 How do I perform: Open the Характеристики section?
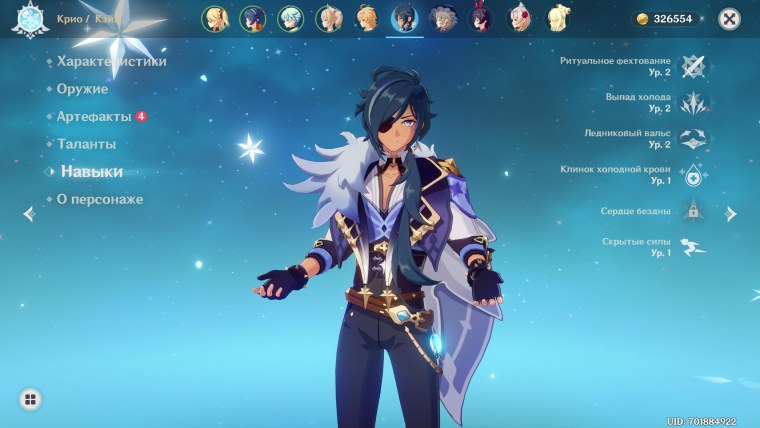coord(111,61)
